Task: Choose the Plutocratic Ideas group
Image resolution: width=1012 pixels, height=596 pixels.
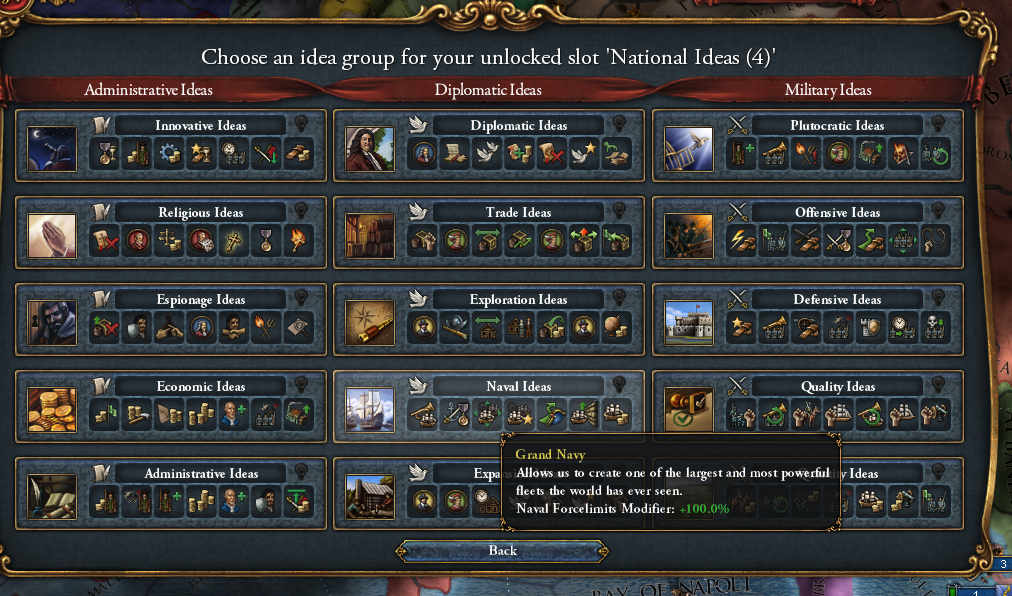Action: pos(836,126)
